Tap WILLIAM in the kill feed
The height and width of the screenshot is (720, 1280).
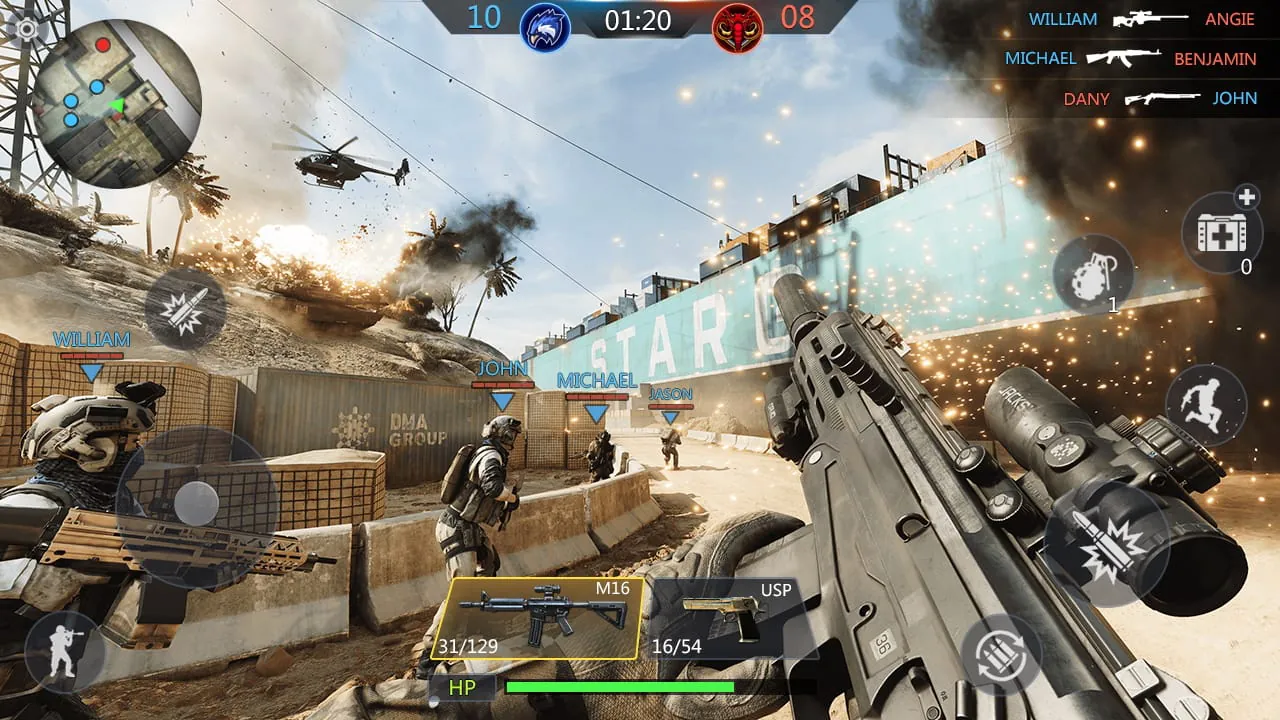coord(1062,18)
